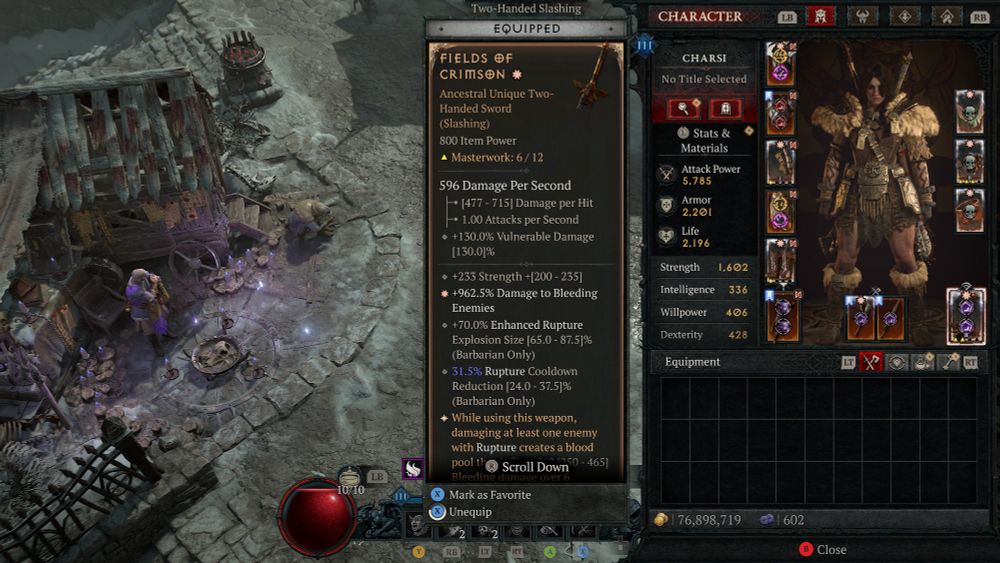
Task: Activate the purple-framed white flame skill icon
Action: pyautogui.click(x=412, y=468)
